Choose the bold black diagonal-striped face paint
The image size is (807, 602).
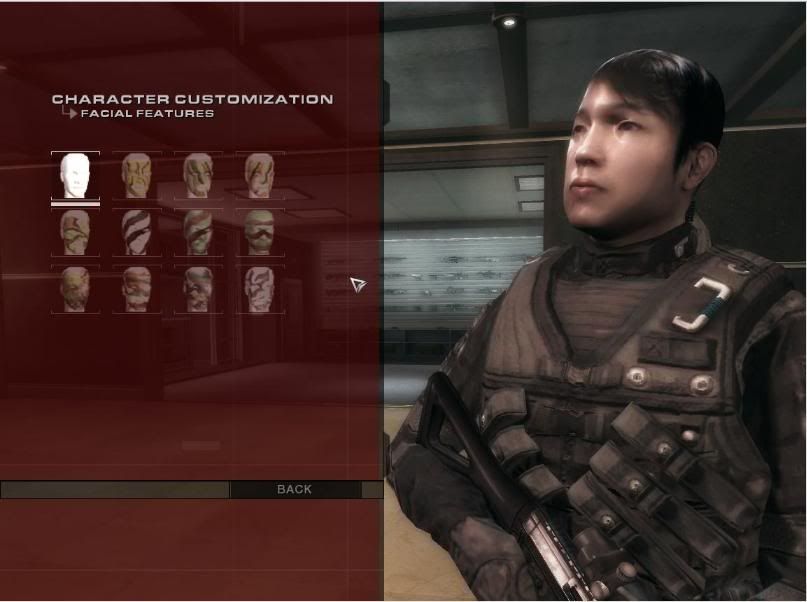(x=137, y=232)
